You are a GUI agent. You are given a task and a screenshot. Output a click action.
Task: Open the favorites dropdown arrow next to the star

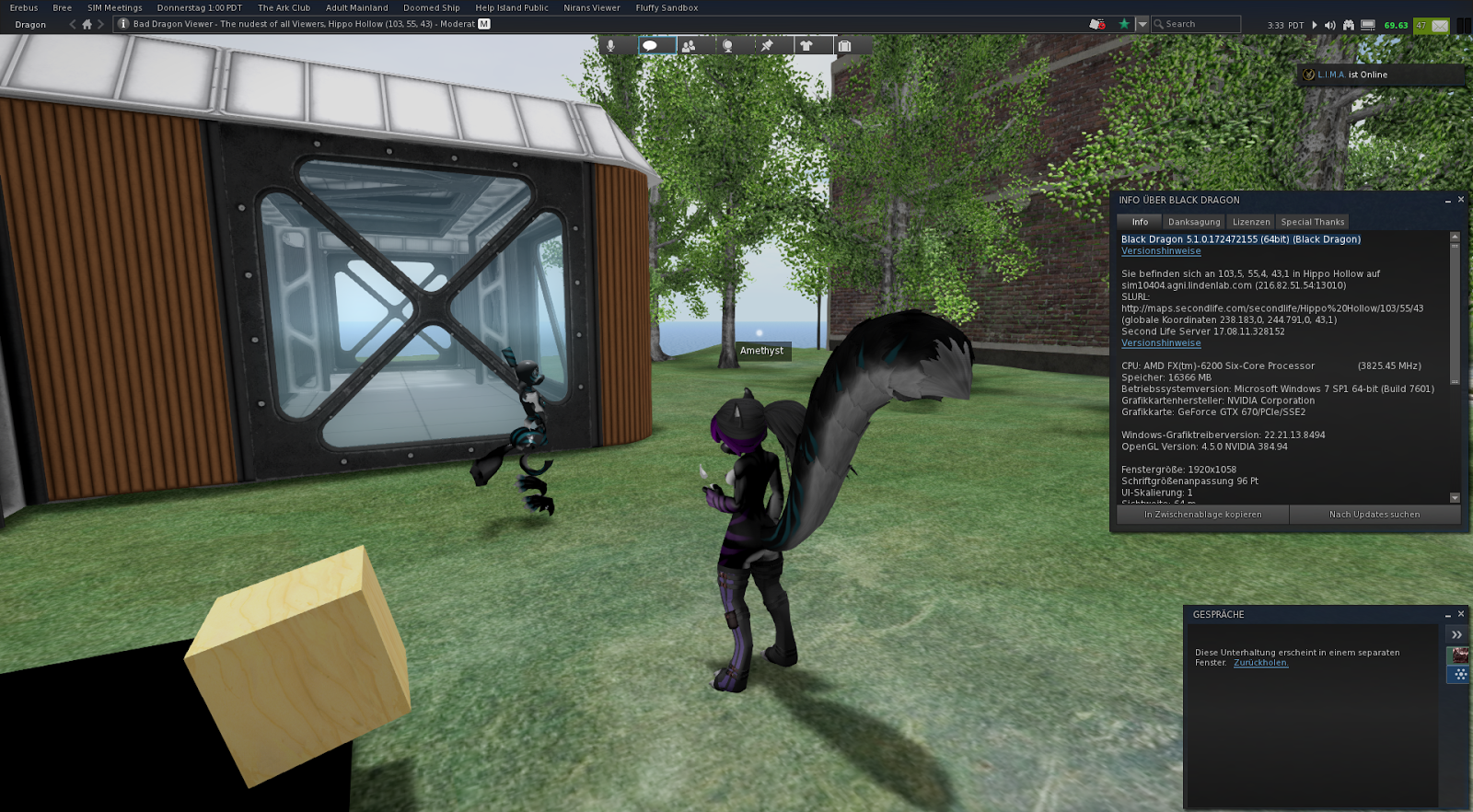pos(1142,25)
